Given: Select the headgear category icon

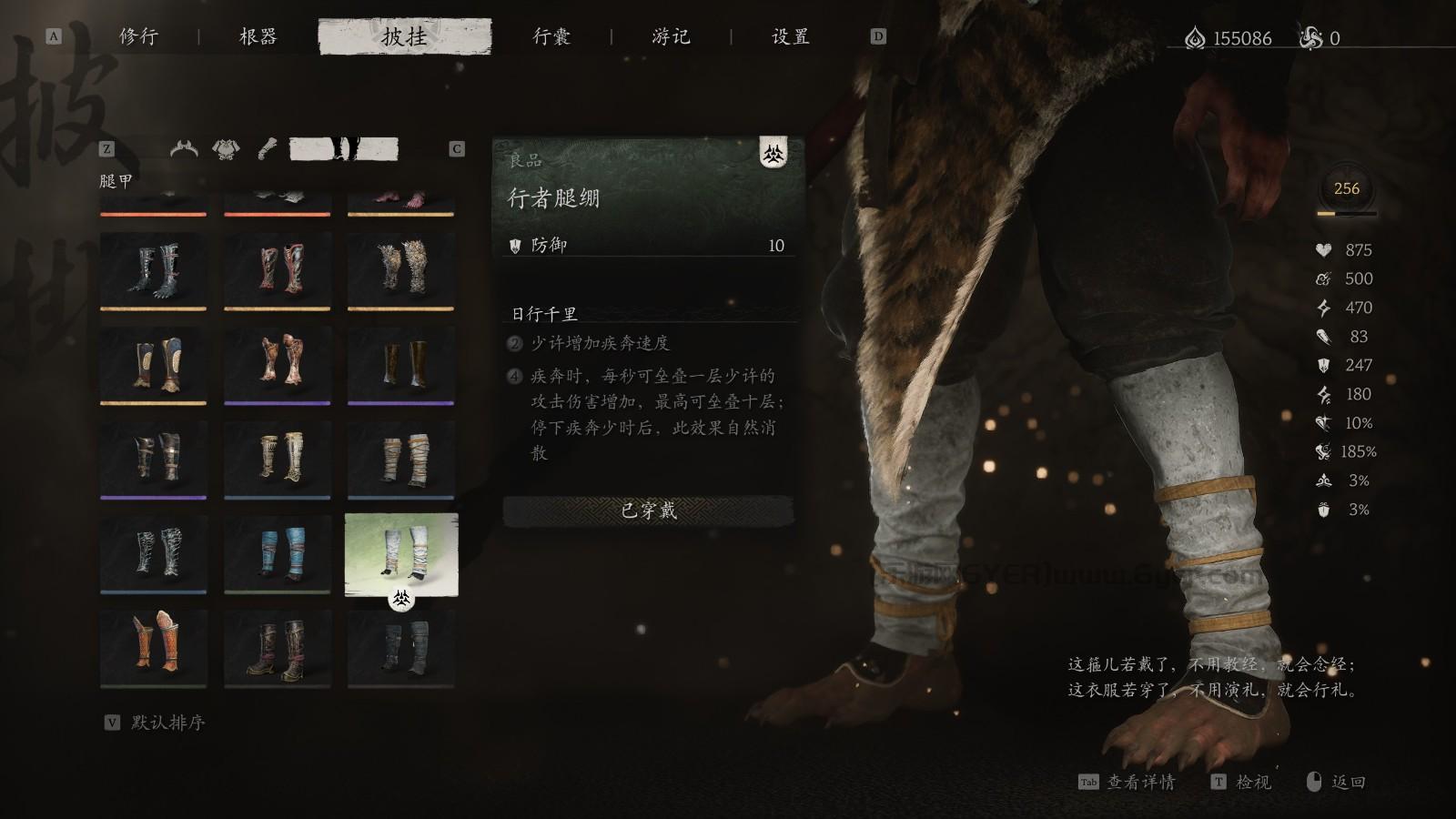Looking at the screenshot, I should [182, 147].
